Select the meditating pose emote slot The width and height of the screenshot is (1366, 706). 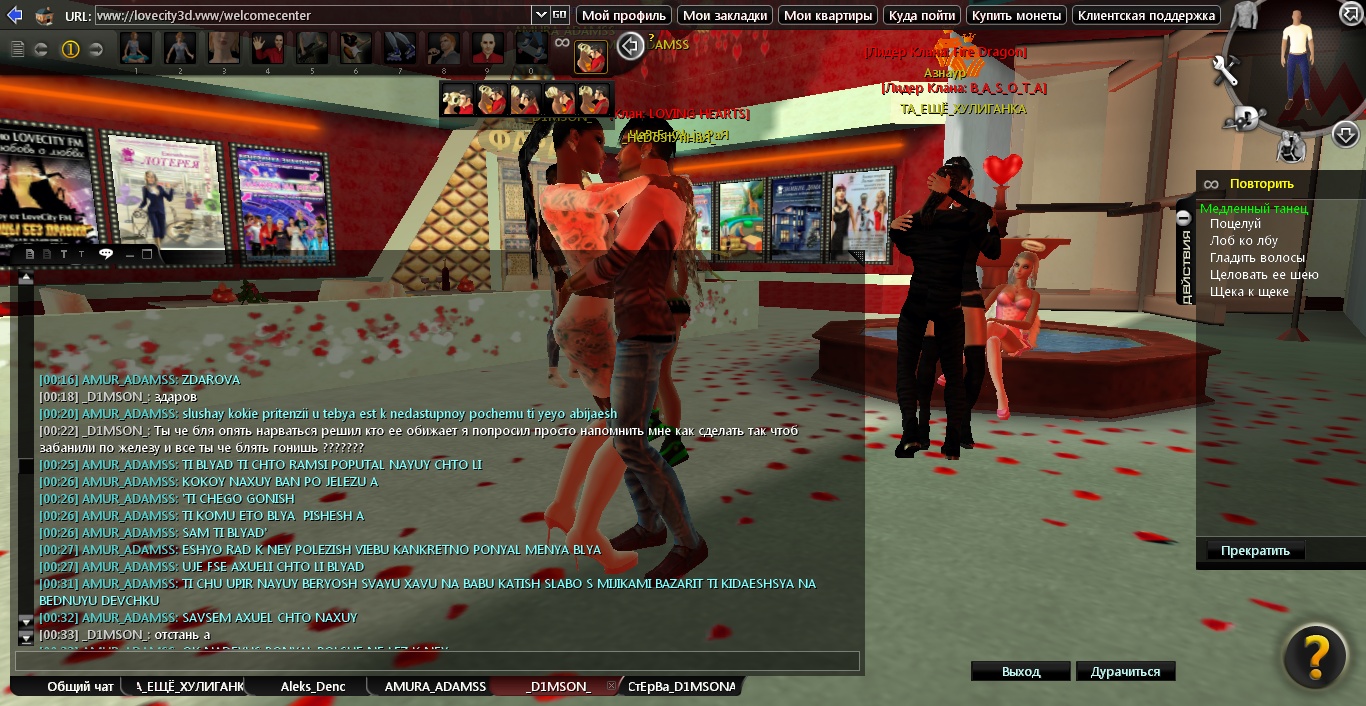[136, 47]
